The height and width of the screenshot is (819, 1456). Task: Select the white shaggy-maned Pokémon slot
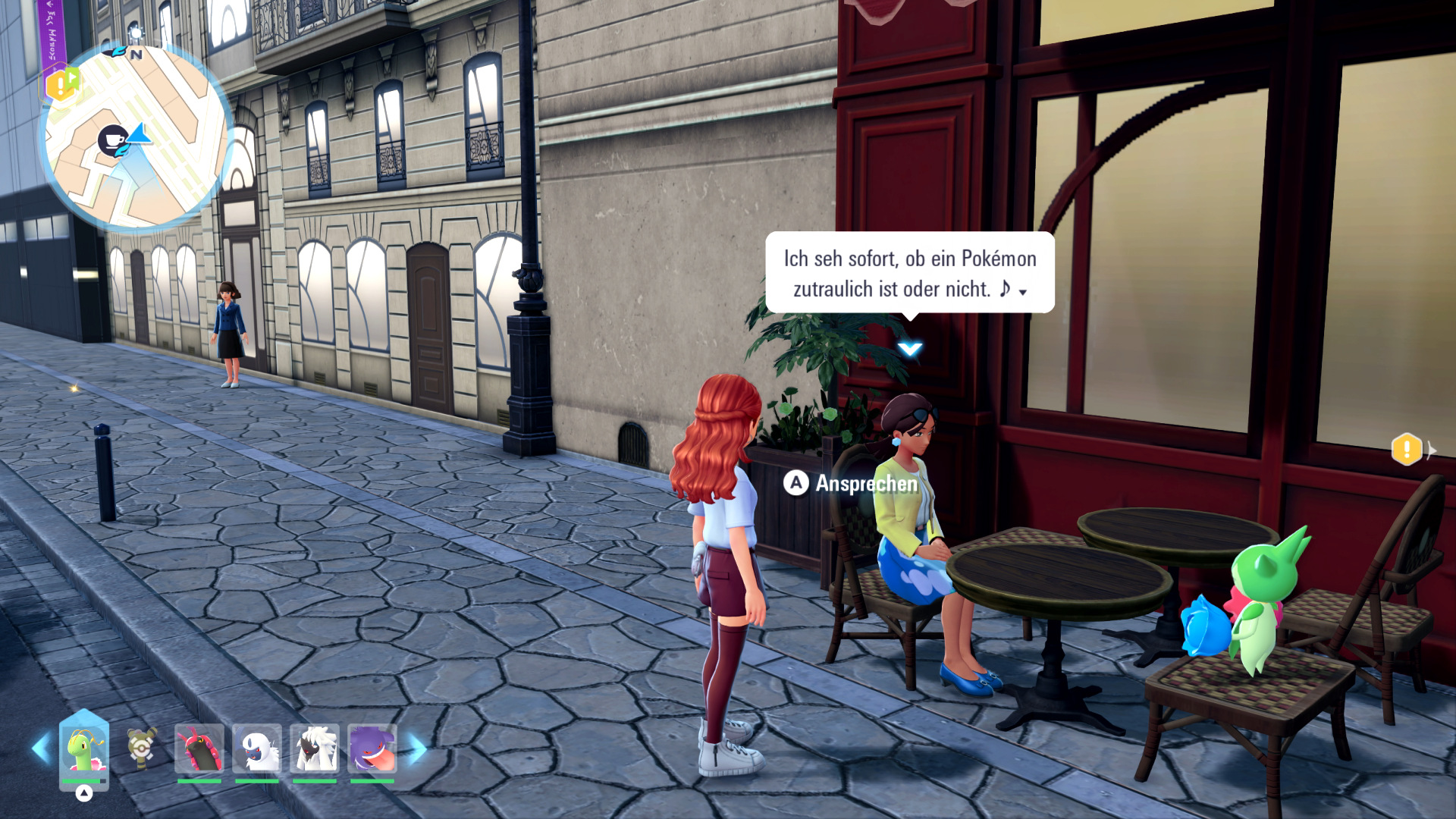pos(315,748)
